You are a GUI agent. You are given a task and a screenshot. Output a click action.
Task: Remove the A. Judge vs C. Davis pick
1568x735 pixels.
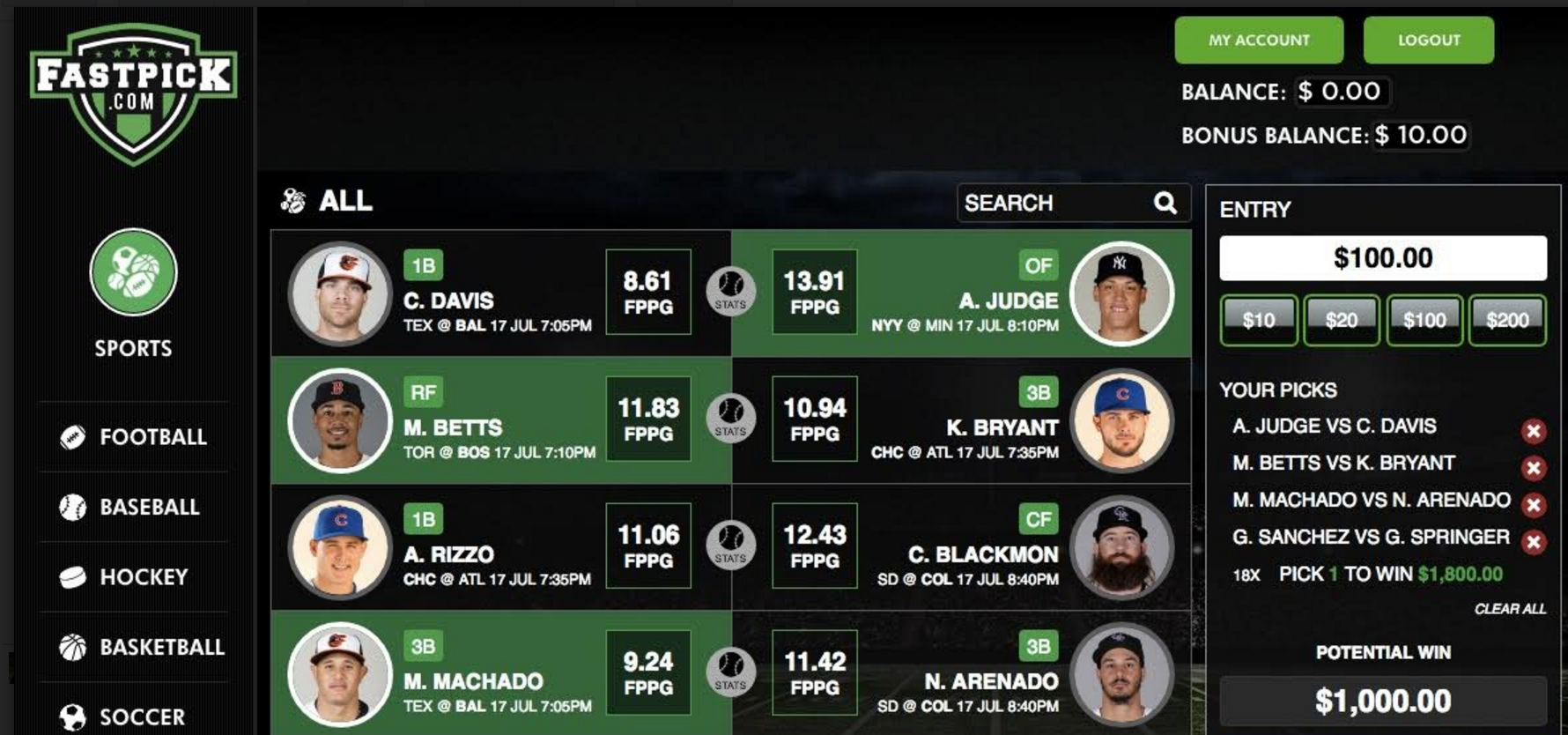1533,431
